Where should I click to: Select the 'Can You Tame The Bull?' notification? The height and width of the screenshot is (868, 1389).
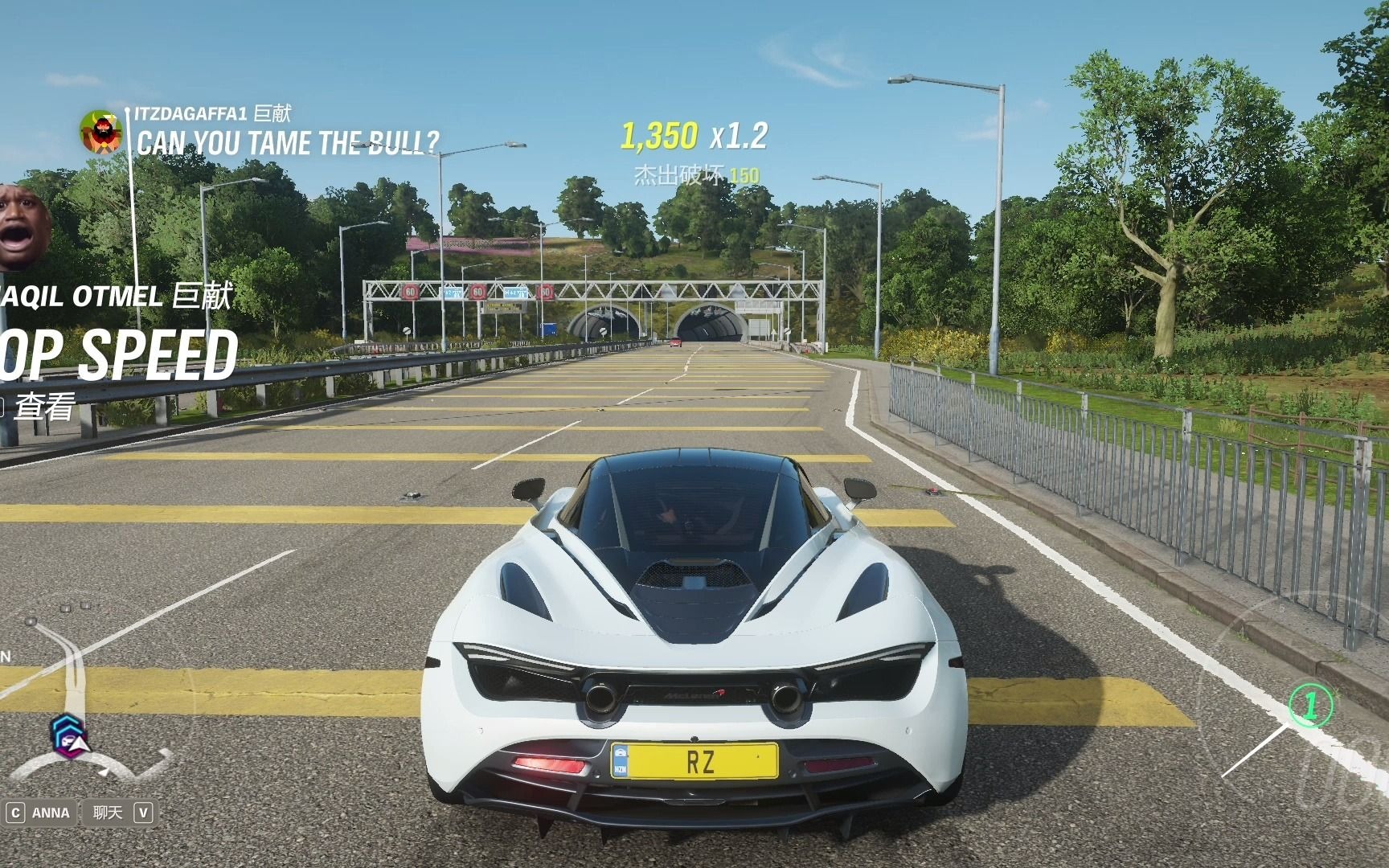288,143
